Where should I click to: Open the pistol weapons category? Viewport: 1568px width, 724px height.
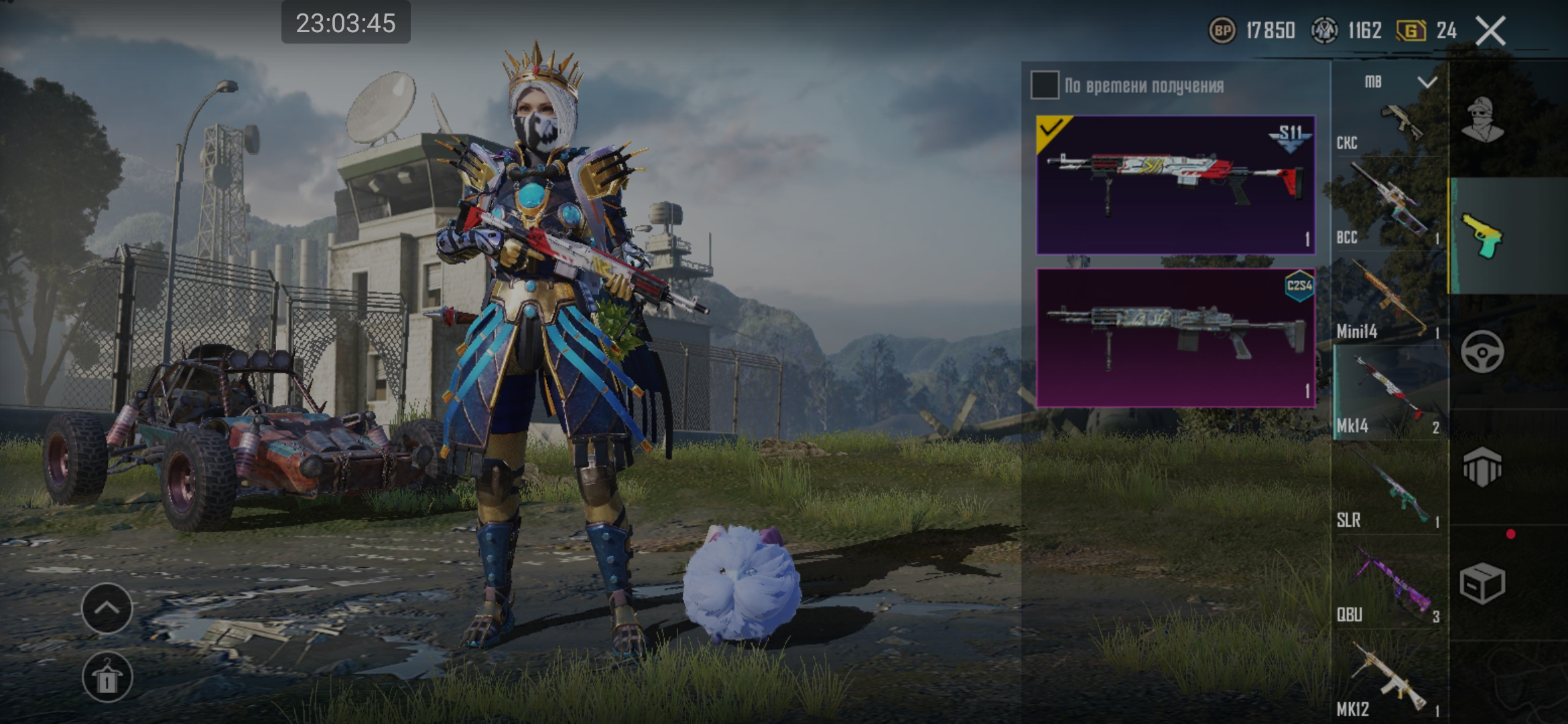point(1482,236)
